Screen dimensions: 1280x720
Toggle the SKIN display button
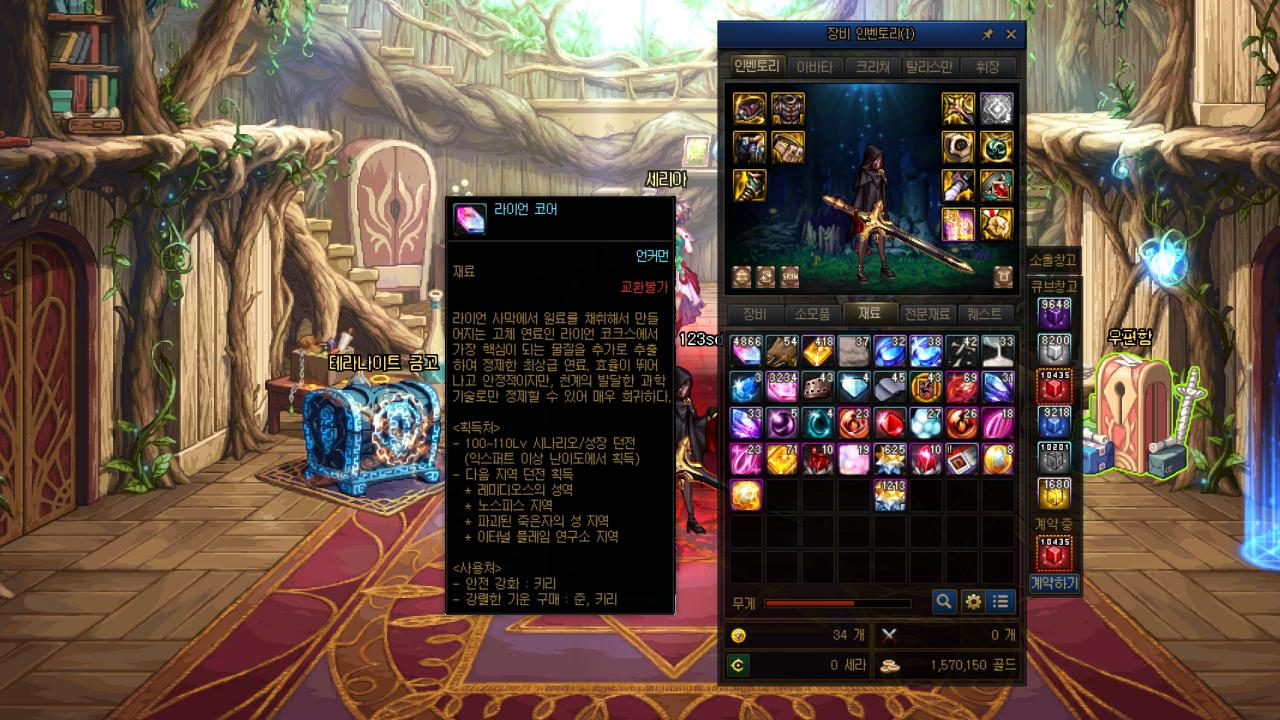[789, 277]
